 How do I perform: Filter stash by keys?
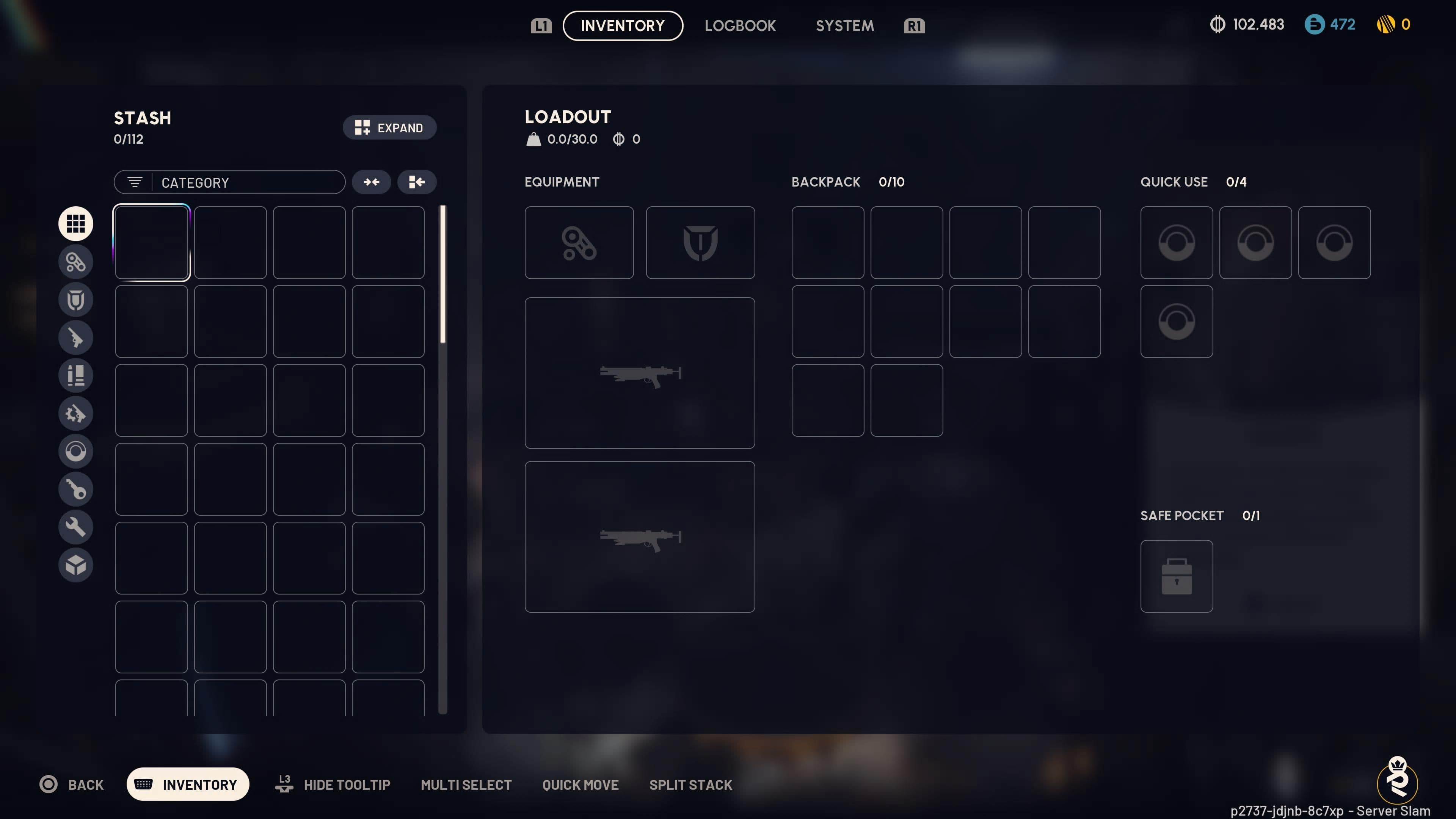point(76,490)
